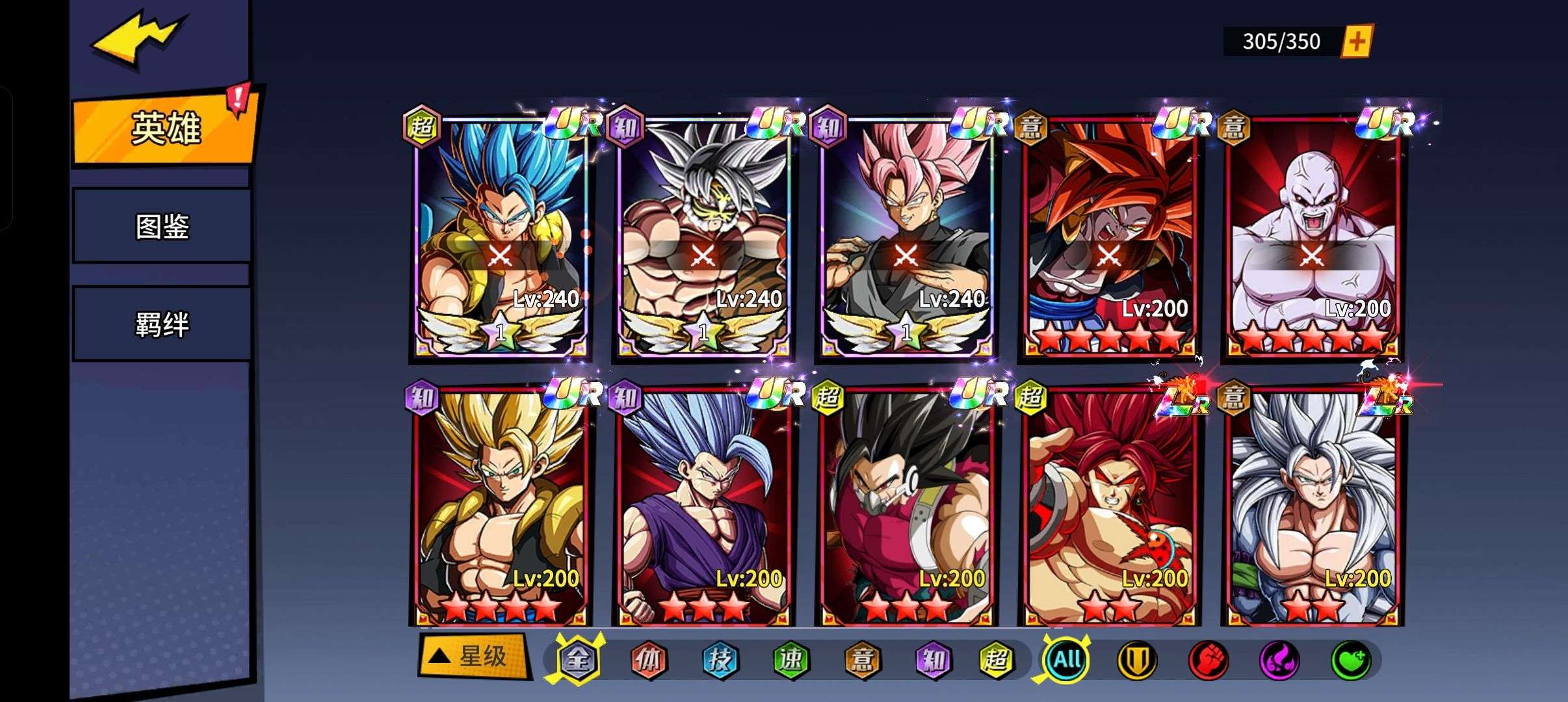This screenshot has width=1568, height=702.
Task: Open the 羁绊 bonds tab
Action: coord(162,324)
